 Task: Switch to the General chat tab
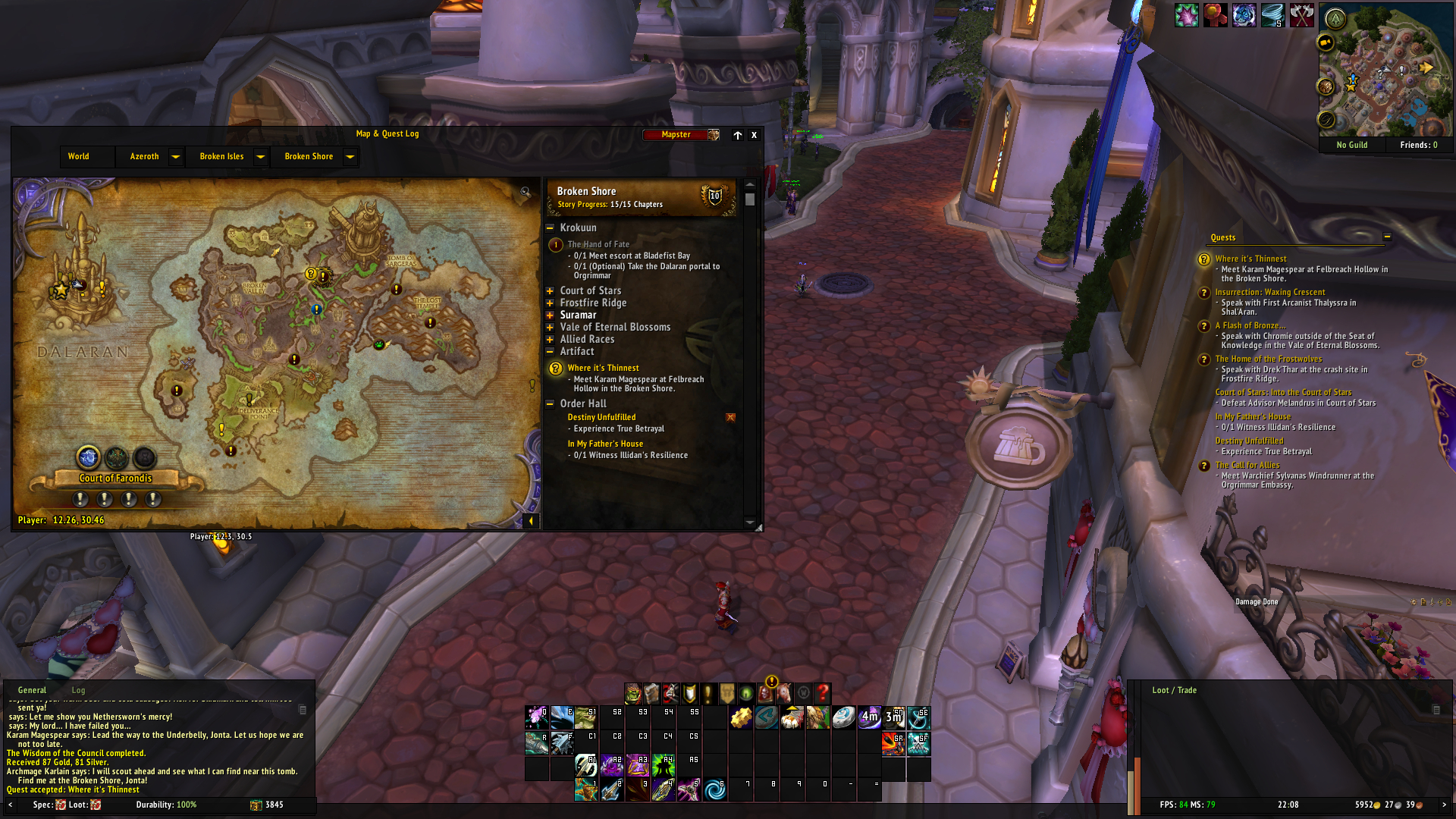(32, 691)
